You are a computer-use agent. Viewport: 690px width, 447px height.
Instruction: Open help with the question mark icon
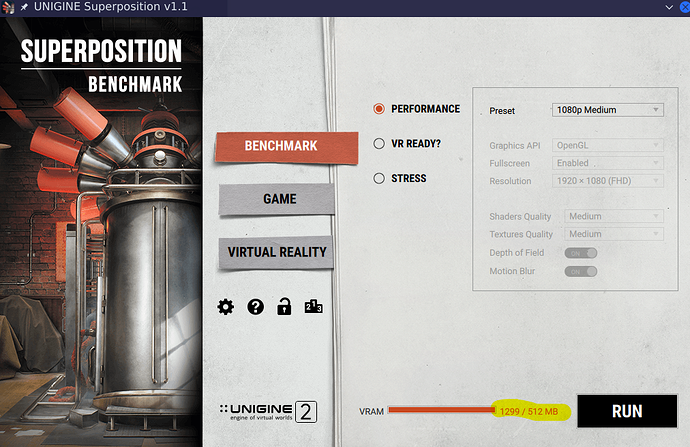(x=255, y=307)
